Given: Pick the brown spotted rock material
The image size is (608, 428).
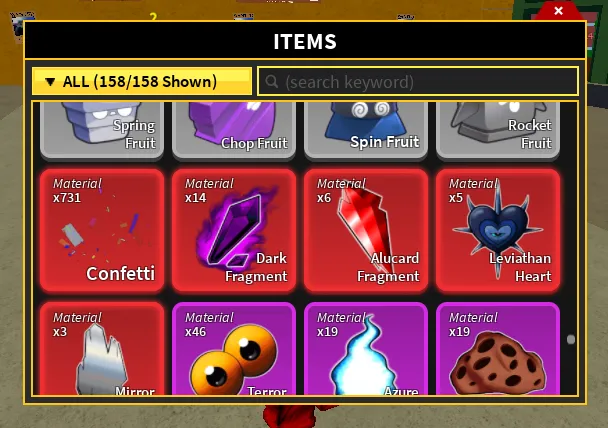Looking at the screenshot, I should 498,350.
